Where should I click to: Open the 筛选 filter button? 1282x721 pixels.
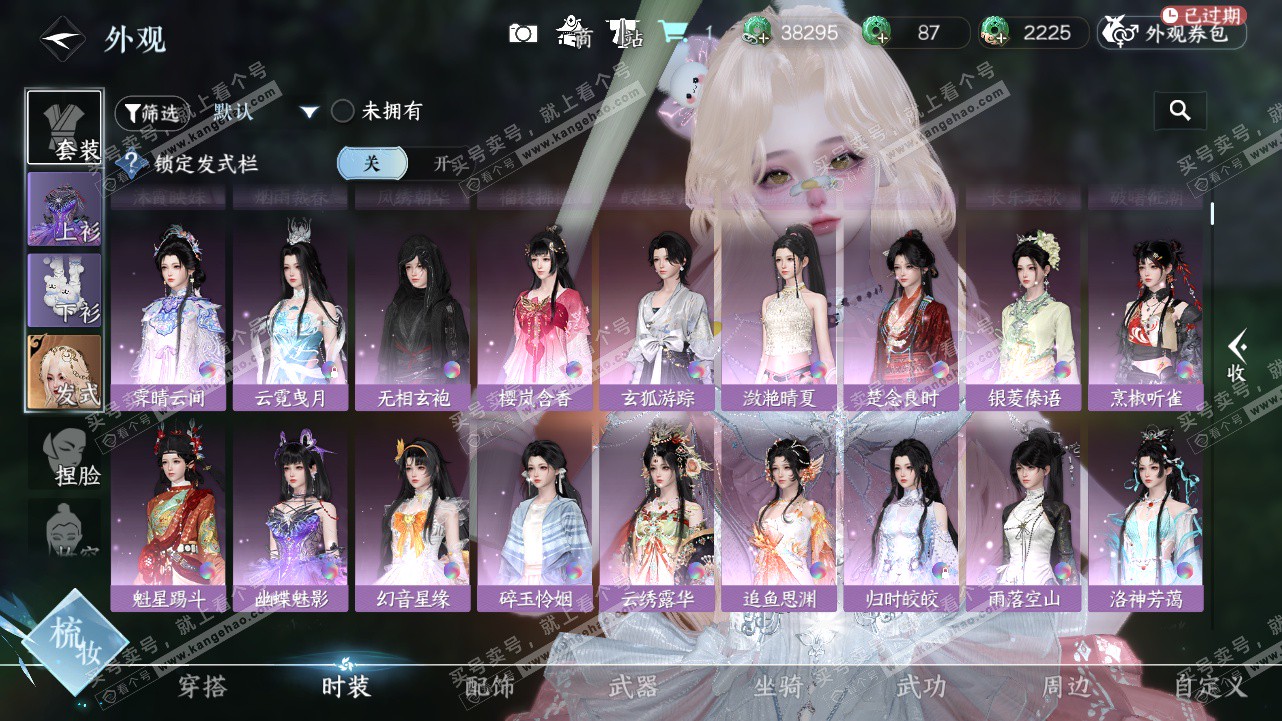(x=151, y=113)
